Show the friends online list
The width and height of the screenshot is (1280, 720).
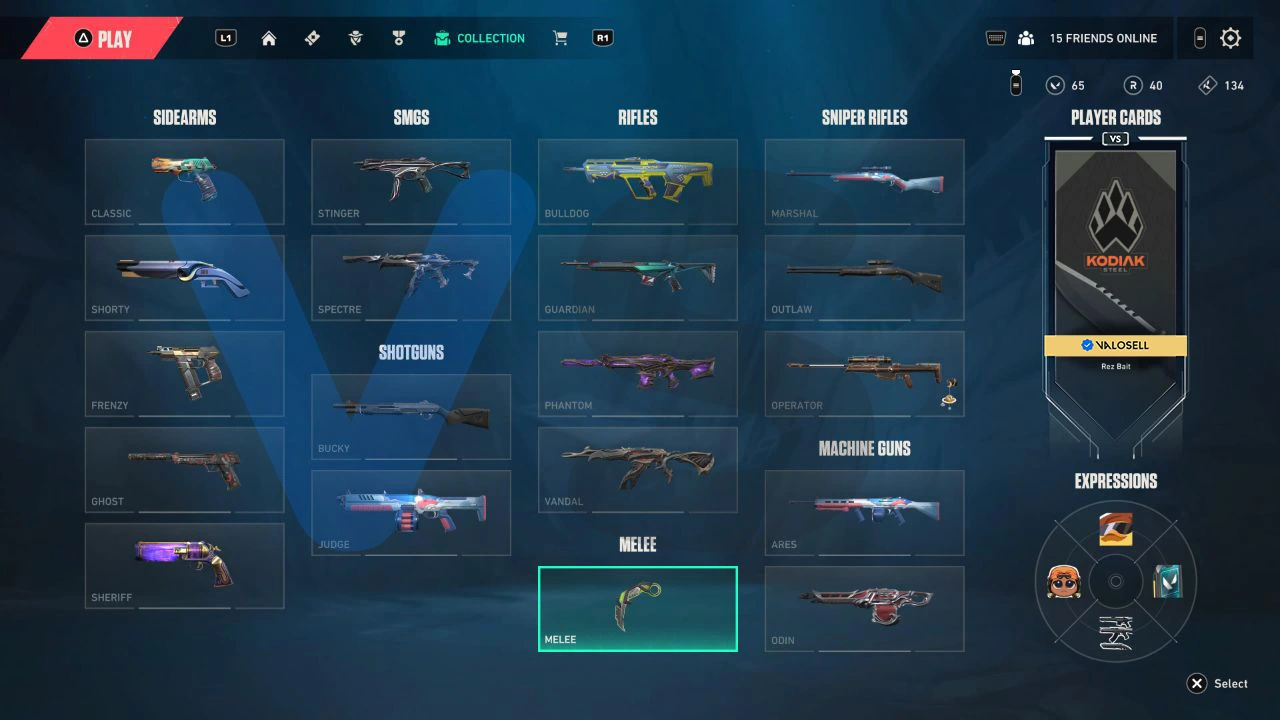(x=1089, y=38)
